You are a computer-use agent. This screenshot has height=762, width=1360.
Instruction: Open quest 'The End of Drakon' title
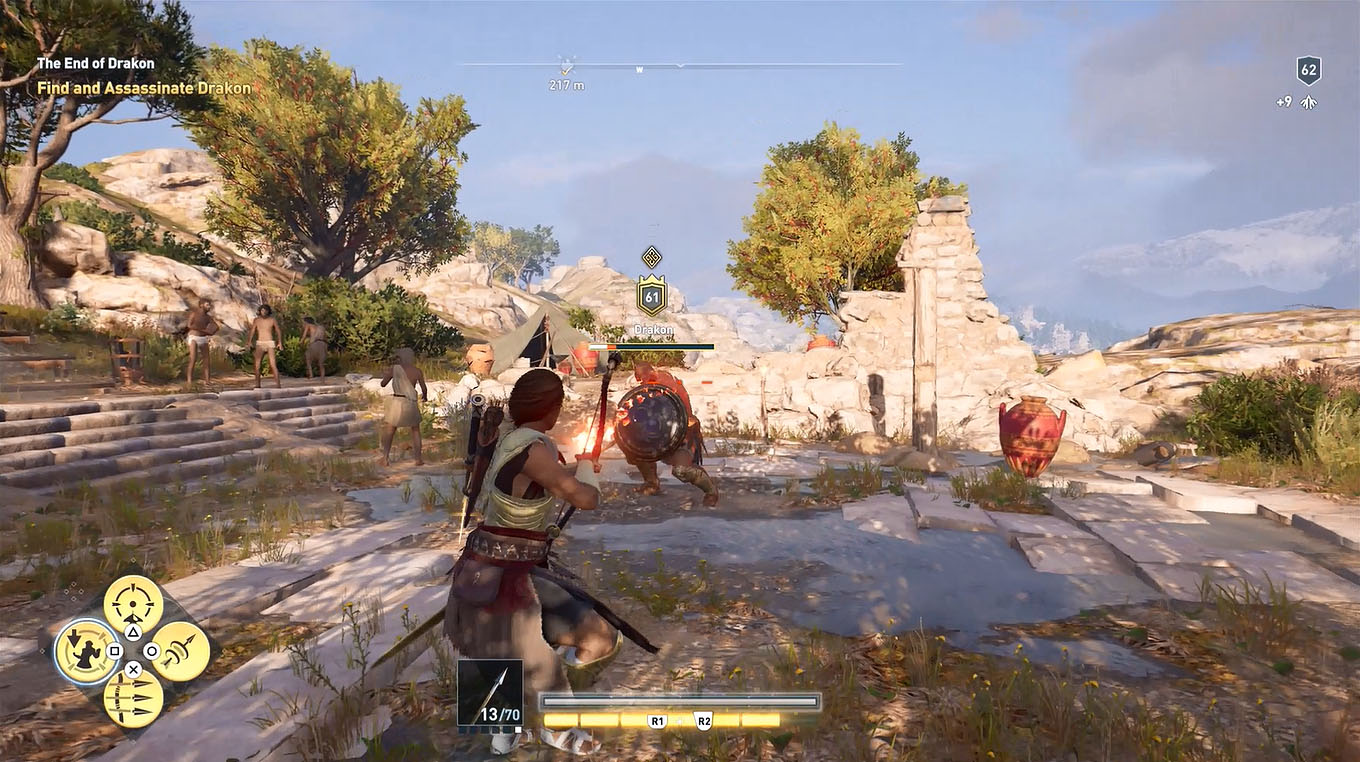pyautogui.click(x=96, y=62)
